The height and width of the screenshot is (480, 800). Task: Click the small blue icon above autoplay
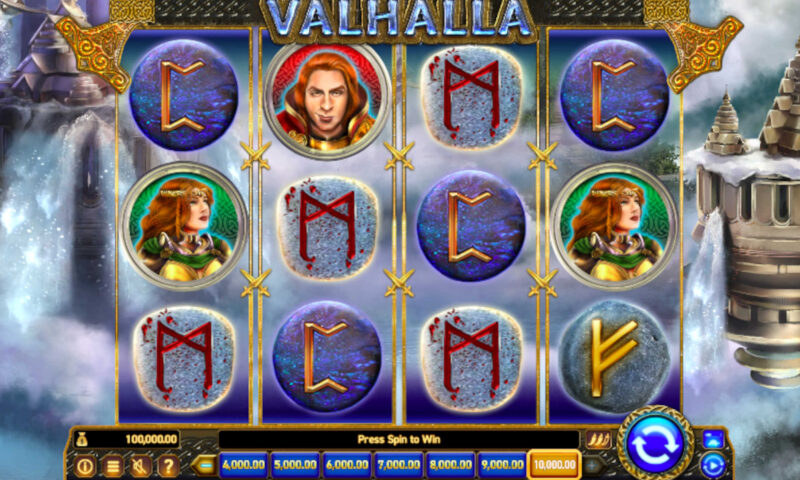(x=712, y=439)
